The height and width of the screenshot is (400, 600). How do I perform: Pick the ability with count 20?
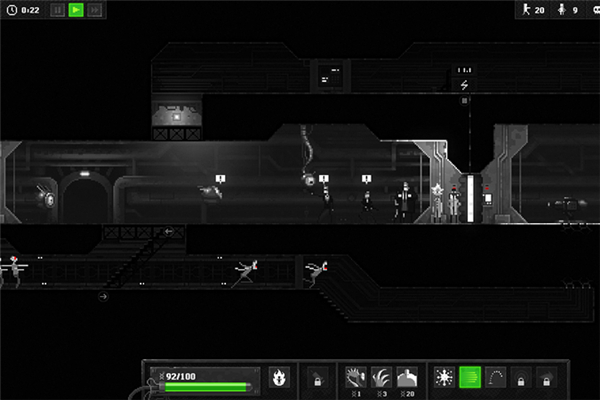pos(406,377)
